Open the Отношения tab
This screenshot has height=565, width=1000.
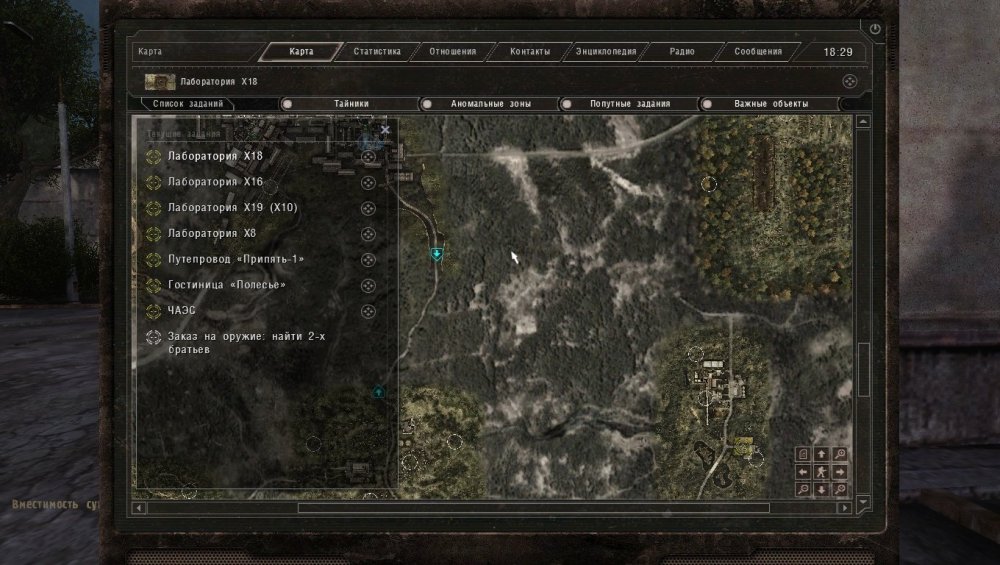pyautogui.click(x=452, y=52)
